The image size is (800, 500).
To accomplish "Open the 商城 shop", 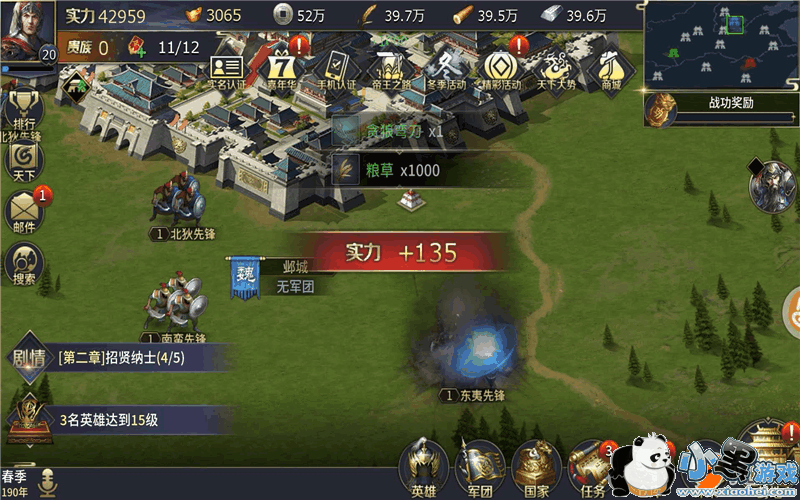I will pos(609,70).
